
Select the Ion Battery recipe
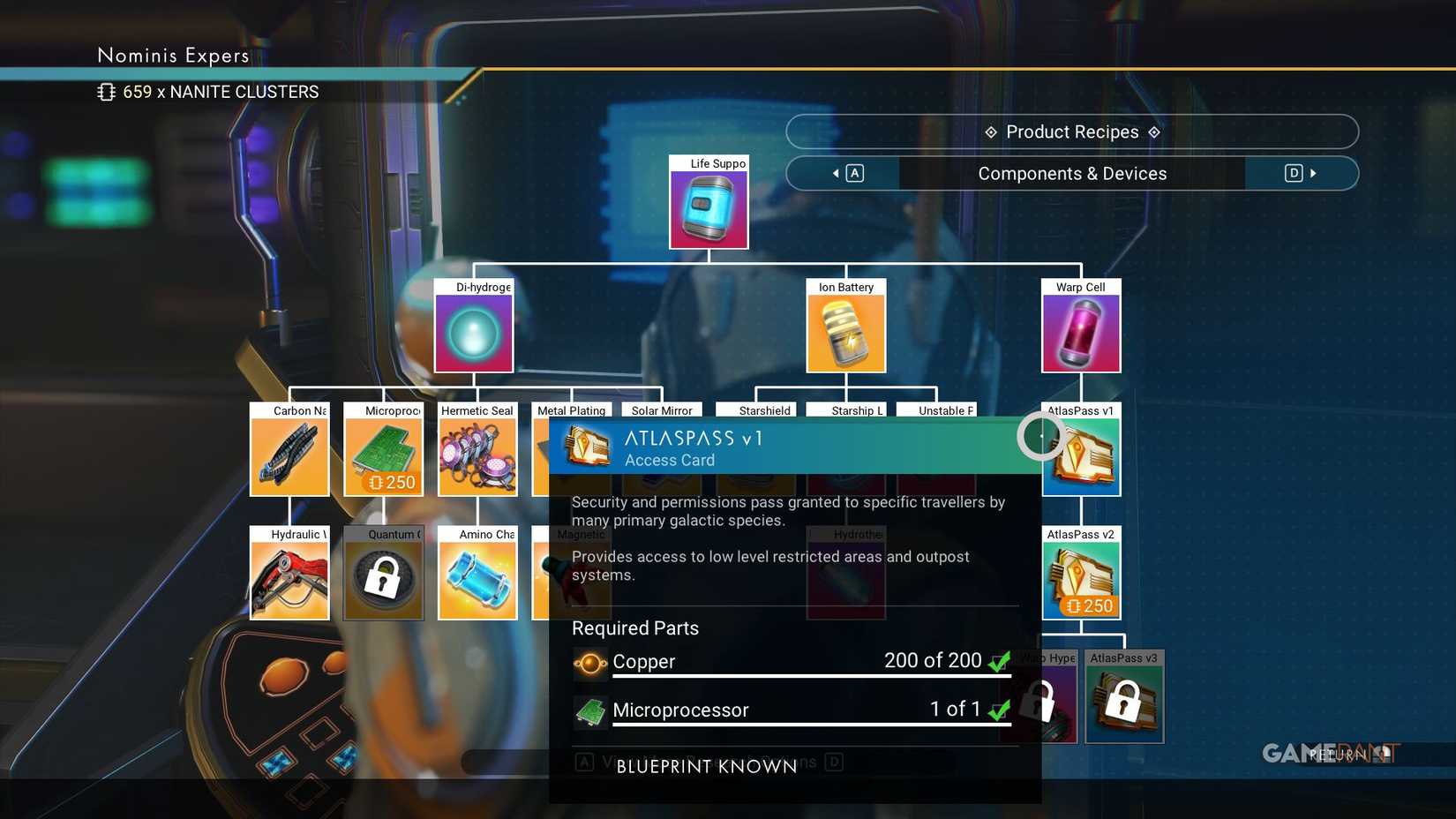point(844,331)
